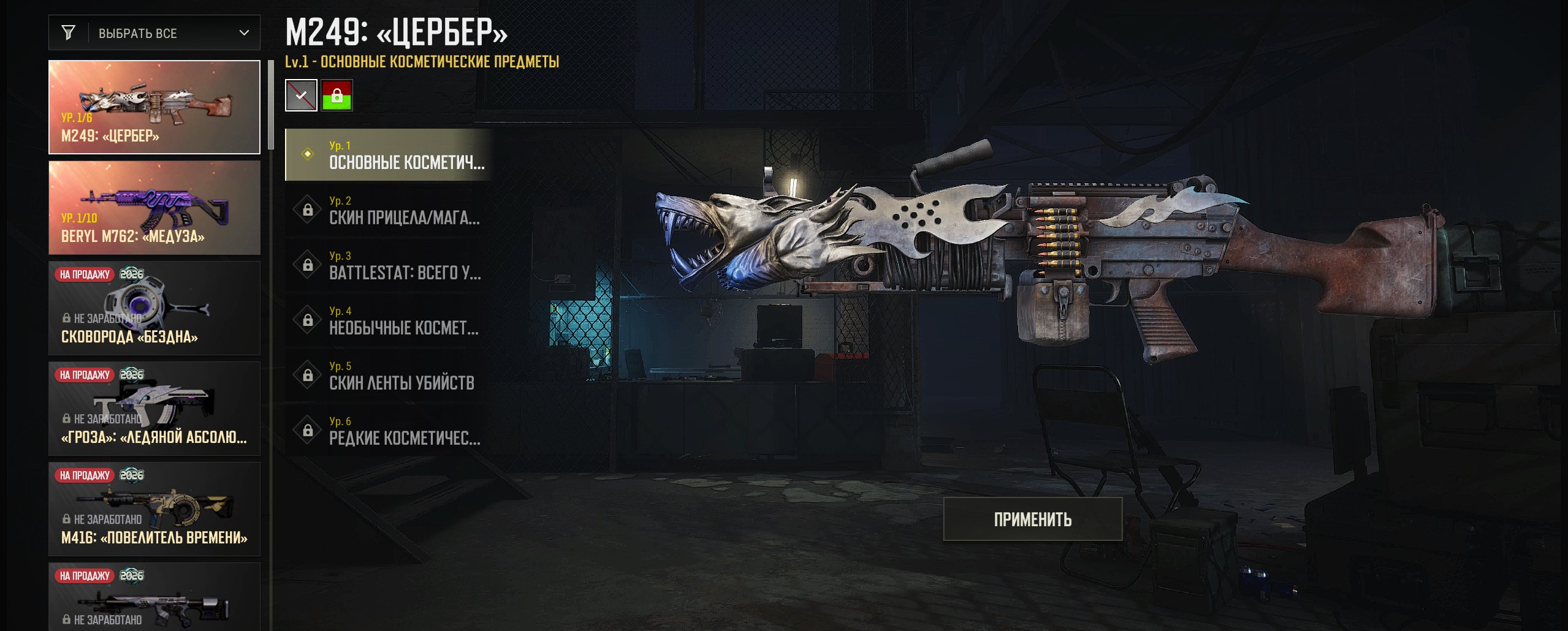The width and height of the screenshot is (1568, 631).
Task: Select the M249: «ЦЕРБЕР» skin card
Action: click(x=154, y=107)
